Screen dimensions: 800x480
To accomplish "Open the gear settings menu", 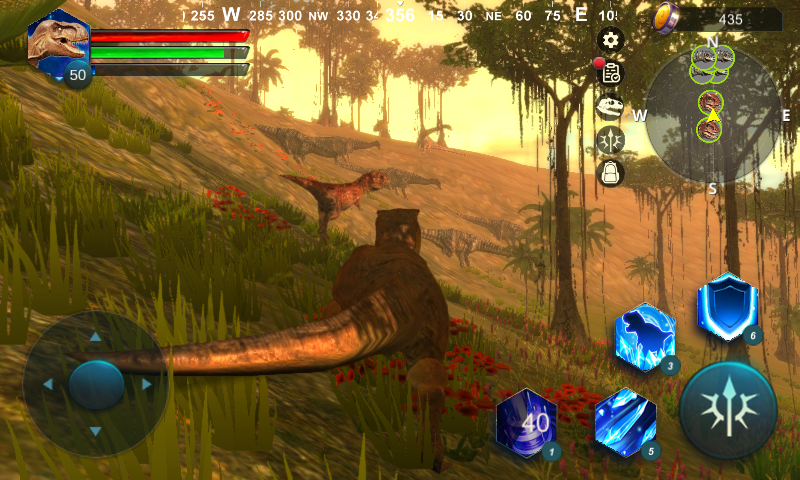I will click(610, 41).
